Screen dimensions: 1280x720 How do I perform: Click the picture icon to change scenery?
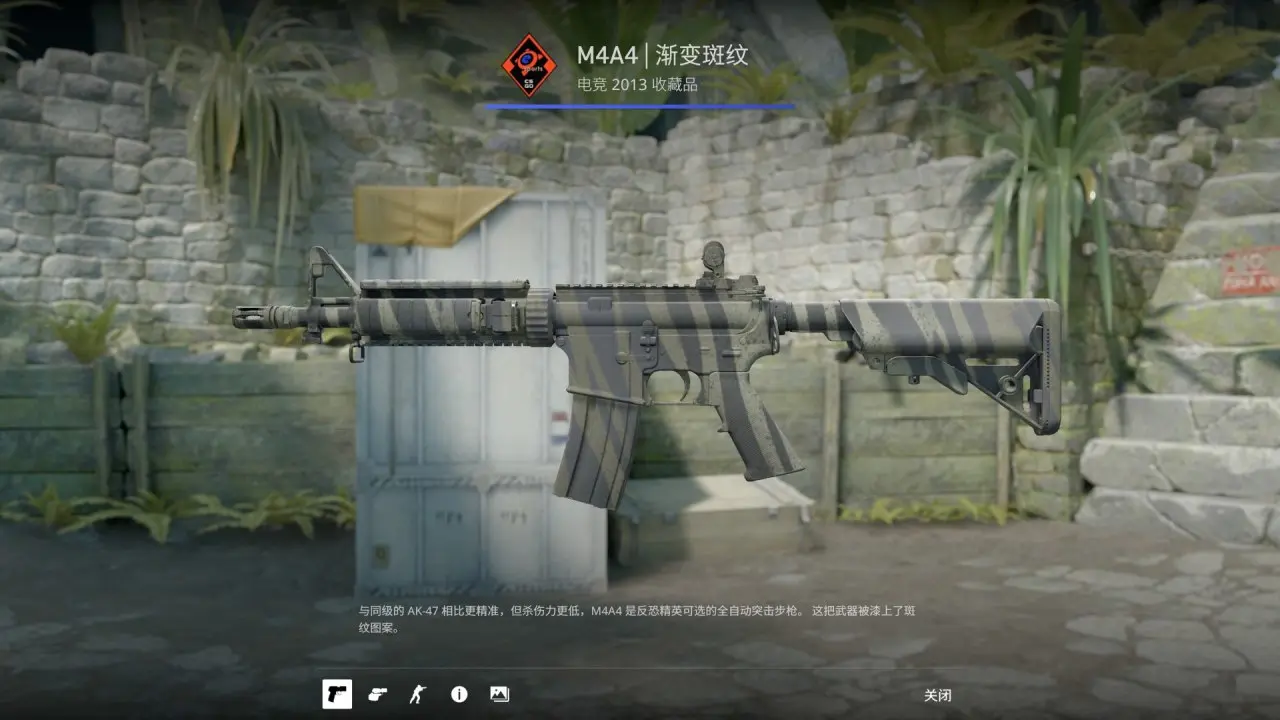click(499, 694)
